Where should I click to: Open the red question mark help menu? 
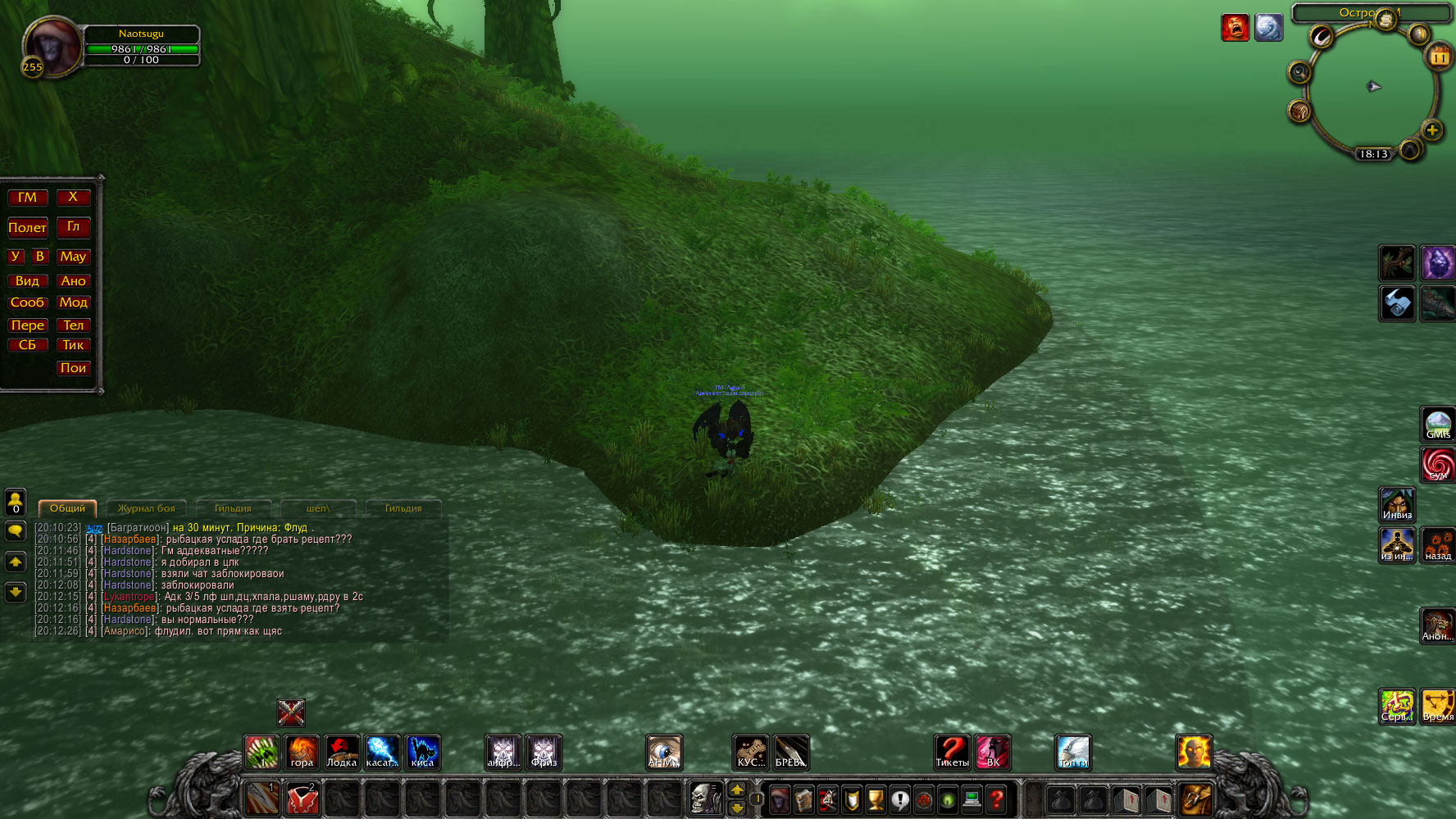click(x=996, y=799)
